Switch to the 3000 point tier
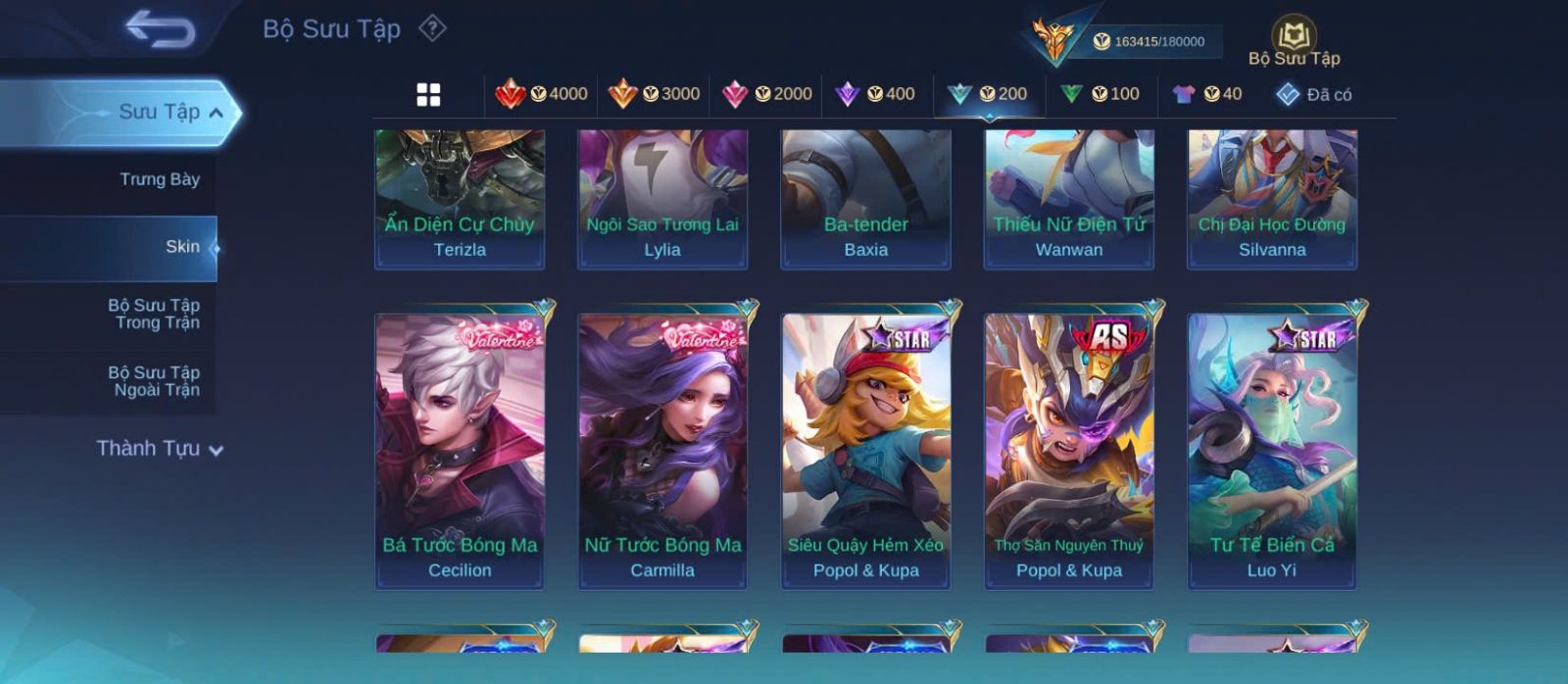 pos(654,94)
